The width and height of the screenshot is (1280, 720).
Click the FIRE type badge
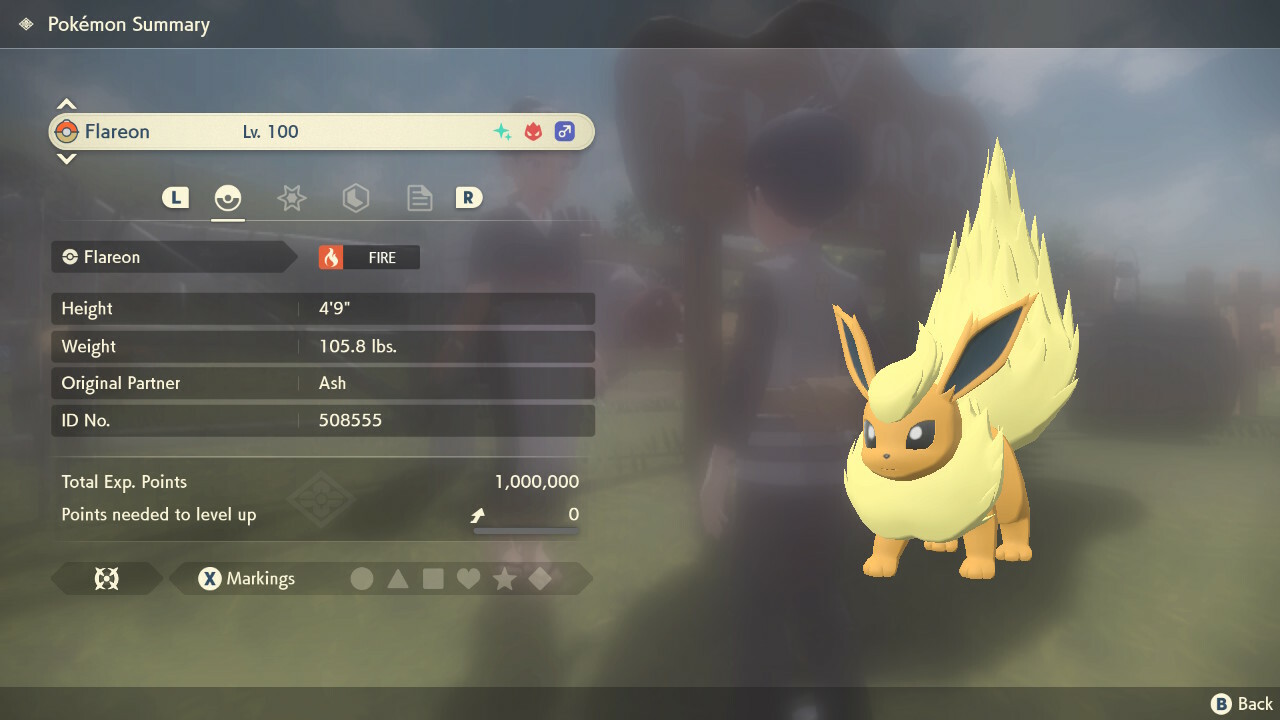[369, 257]
